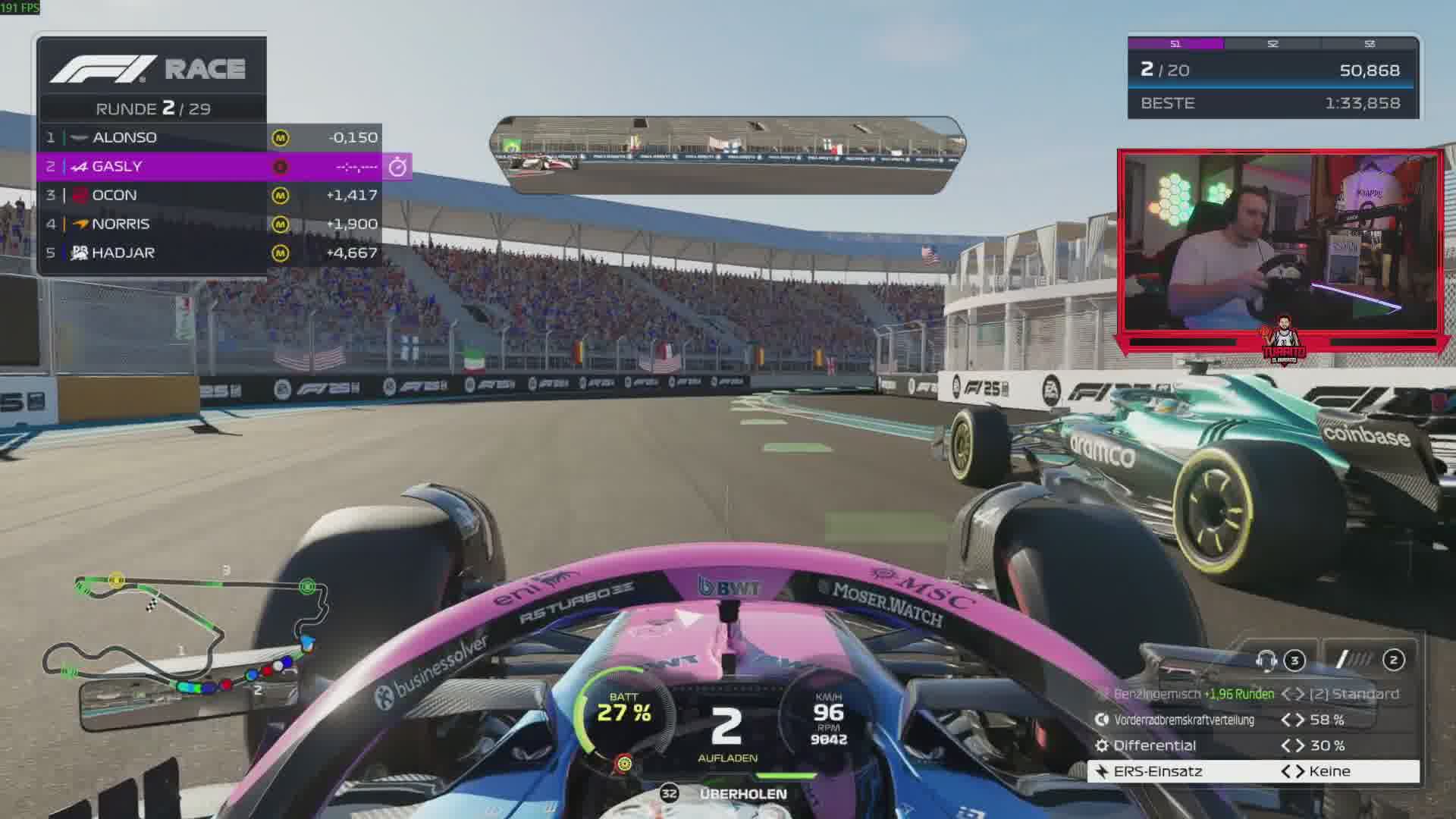
Task: Pick Norris from the standings list
Action: 209,224
